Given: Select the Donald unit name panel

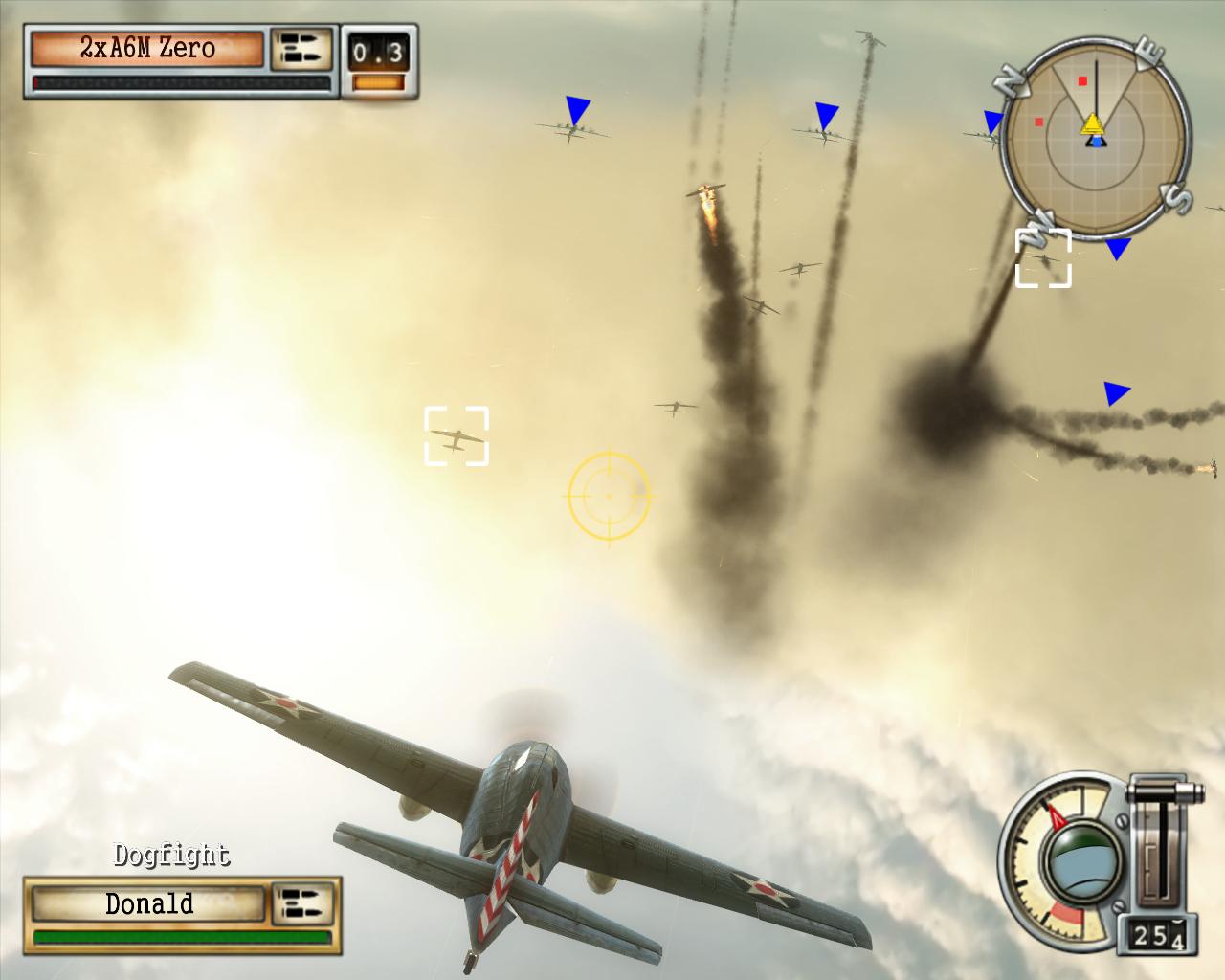Looking at the screenshot, I should (148, 904).
